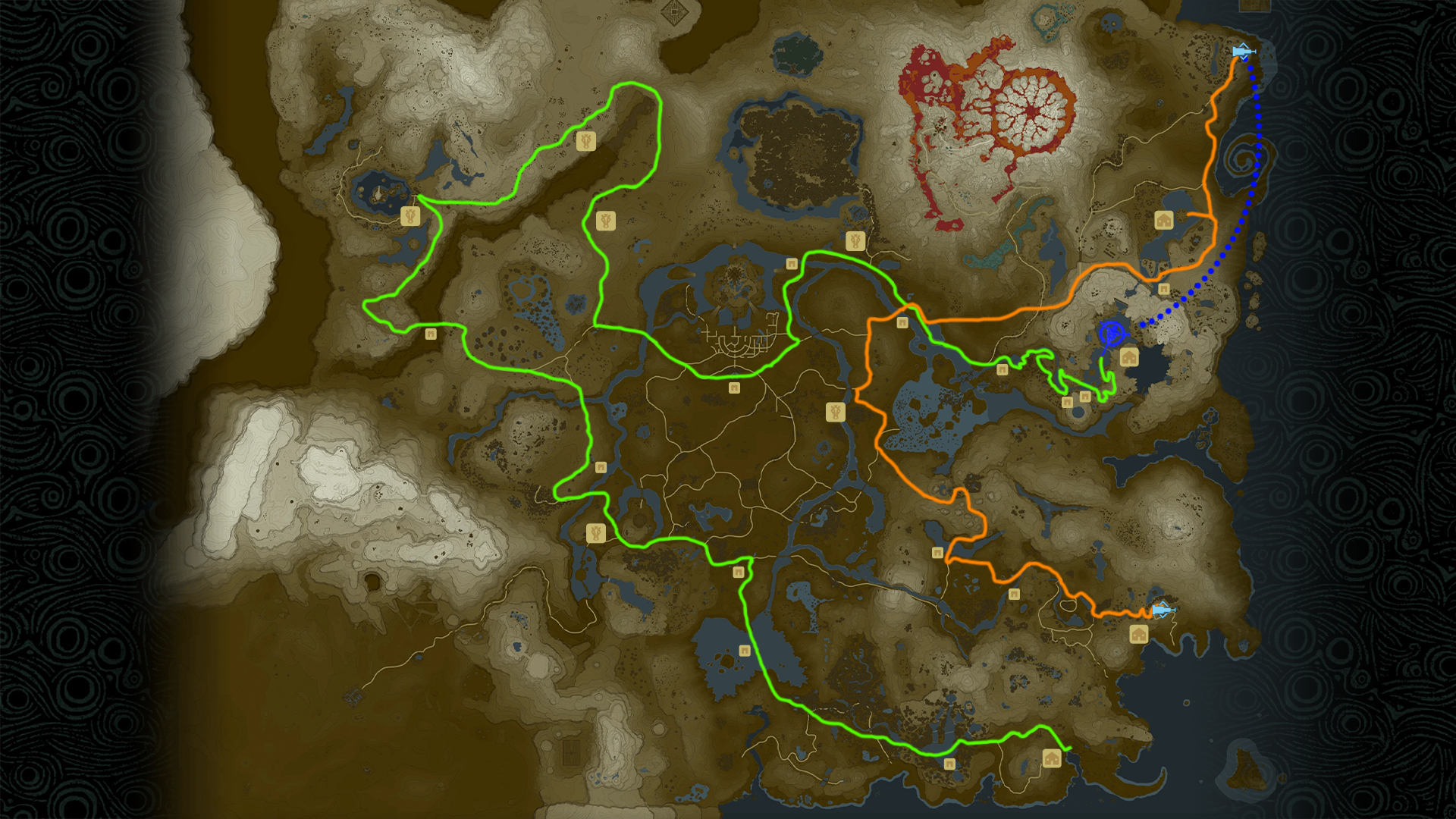Select the light-blue marker where the orange route ends
The width and height of the screenshot is (1456, 819).
tap(1160, 610)
